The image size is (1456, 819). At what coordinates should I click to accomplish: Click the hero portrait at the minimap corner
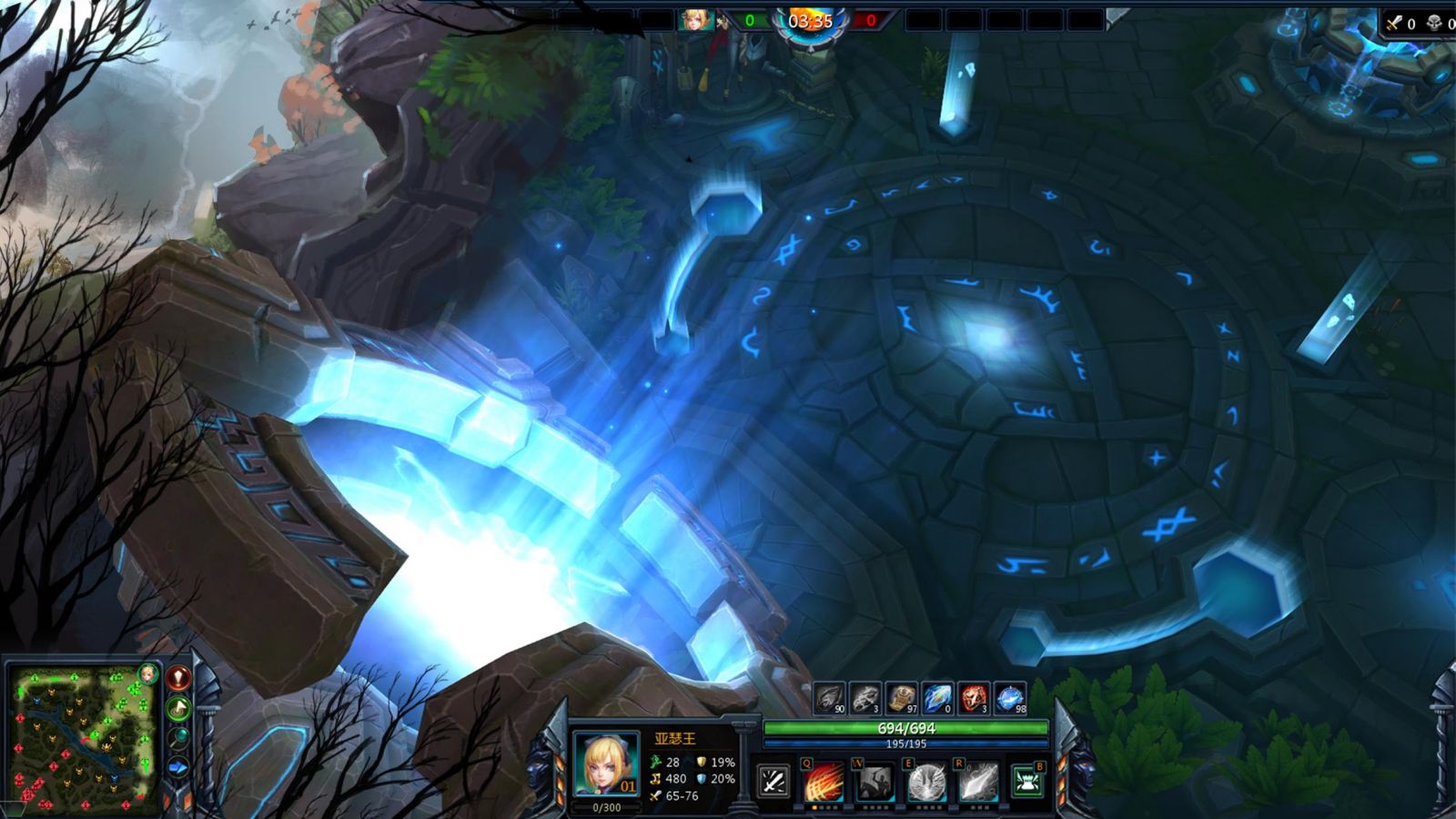147,674
